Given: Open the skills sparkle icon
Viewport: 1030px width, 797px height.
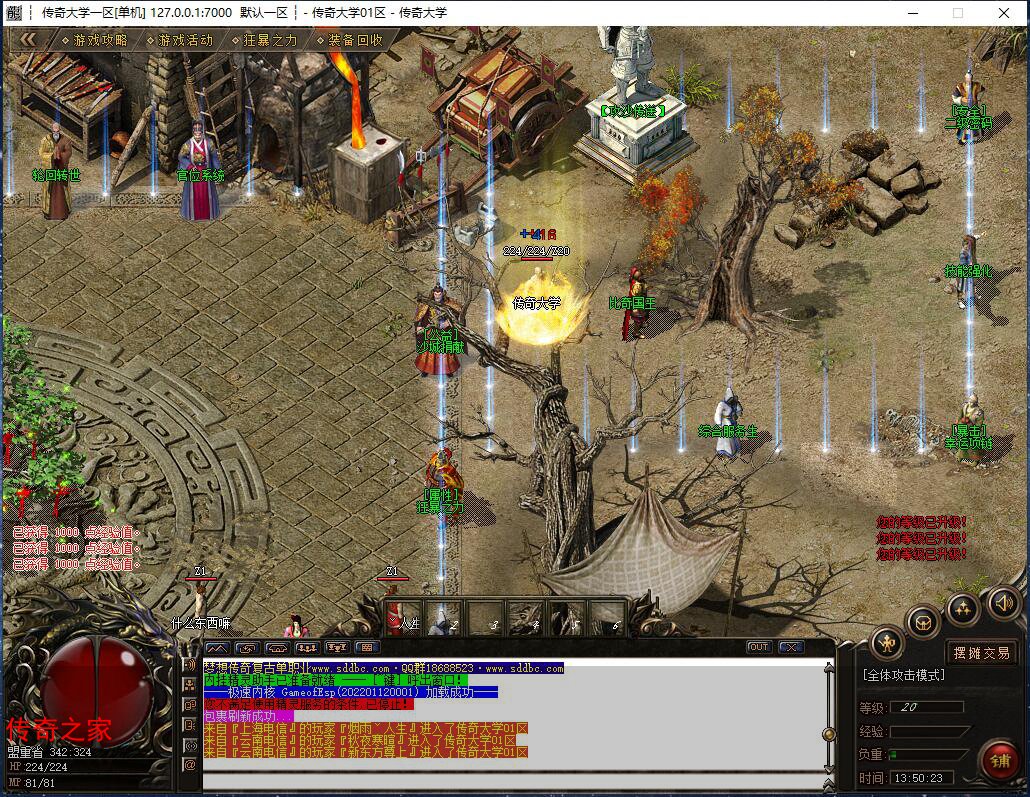Looking at the screenshot, I should [x=963, y=607].
